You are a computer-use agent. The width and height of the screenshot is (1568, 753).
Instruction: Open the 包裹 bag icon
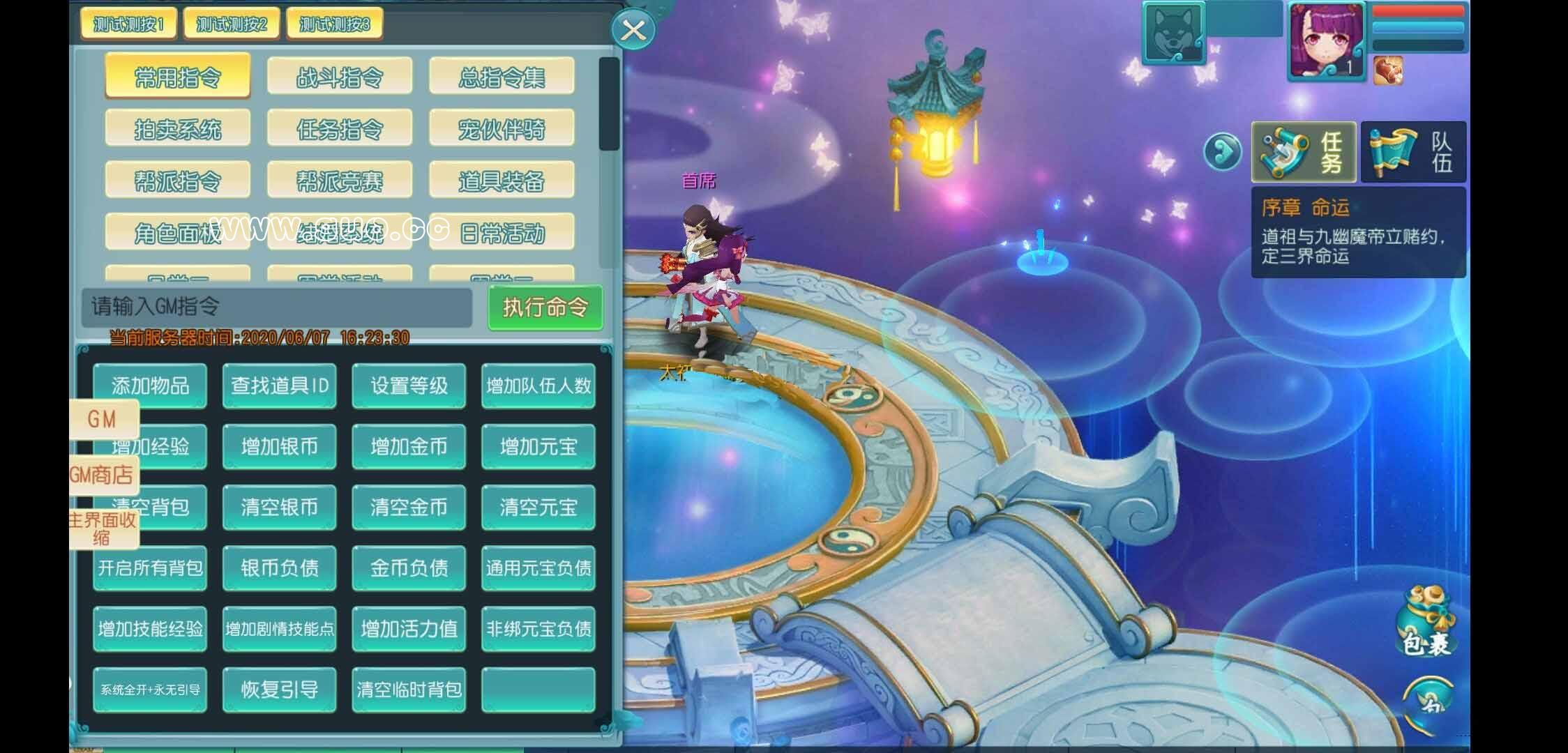click(x=1427, y=624)
